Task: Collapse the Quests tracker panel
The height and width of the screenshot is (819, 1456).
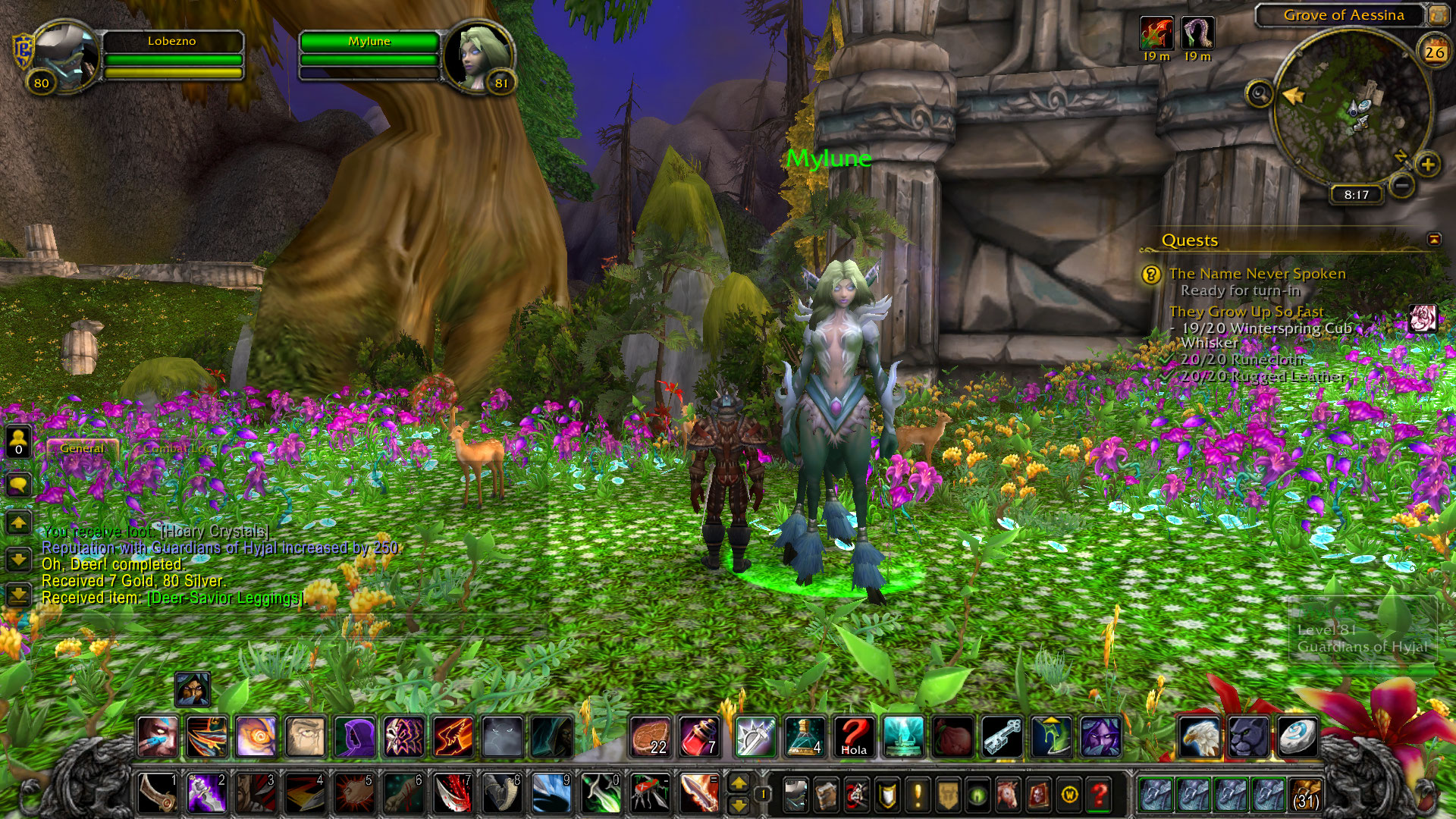Action: point(1434,240)
